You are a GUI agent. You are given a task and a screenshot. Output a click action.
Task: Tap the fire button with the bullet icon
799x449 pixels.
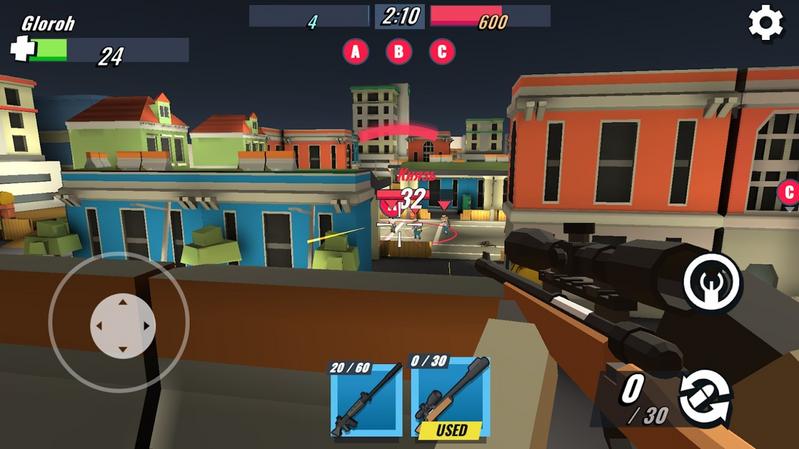pos(713,282)
